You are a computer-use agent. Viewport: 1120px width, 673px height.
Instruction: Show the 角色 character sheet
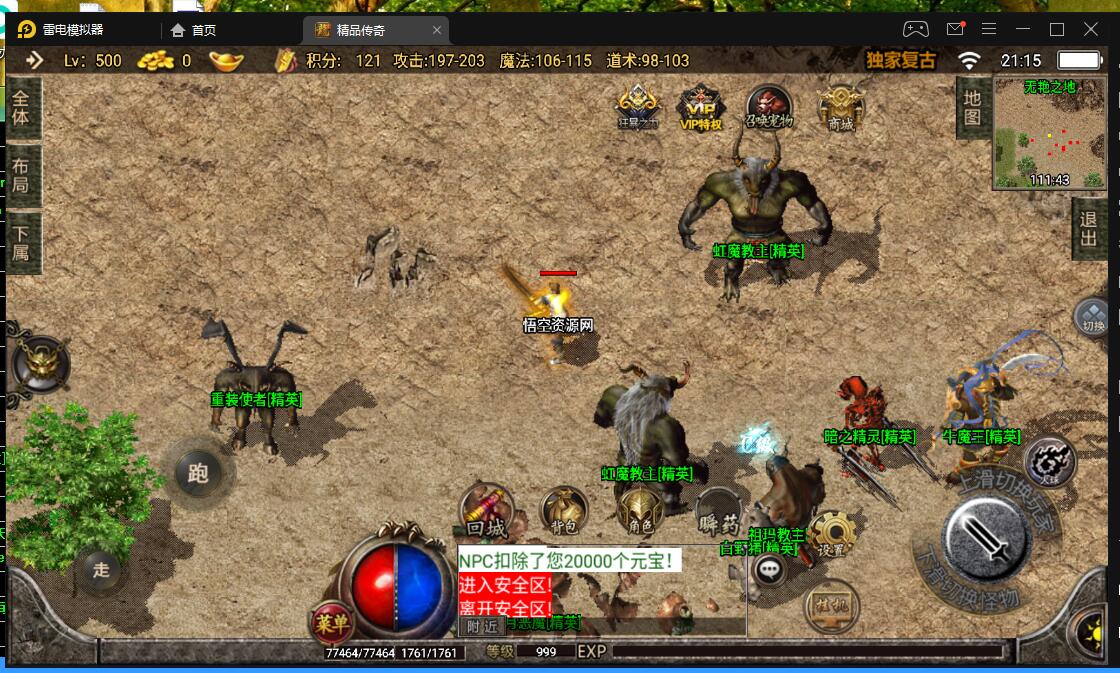[640, 512]
